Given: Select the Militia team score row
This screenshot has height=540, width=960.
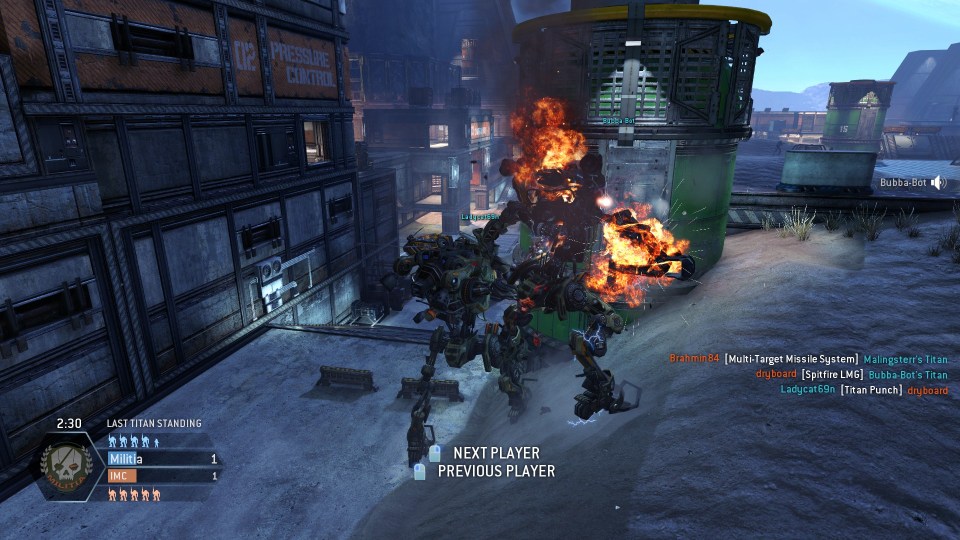Looking at the screenshot, I should click(163, 459).
